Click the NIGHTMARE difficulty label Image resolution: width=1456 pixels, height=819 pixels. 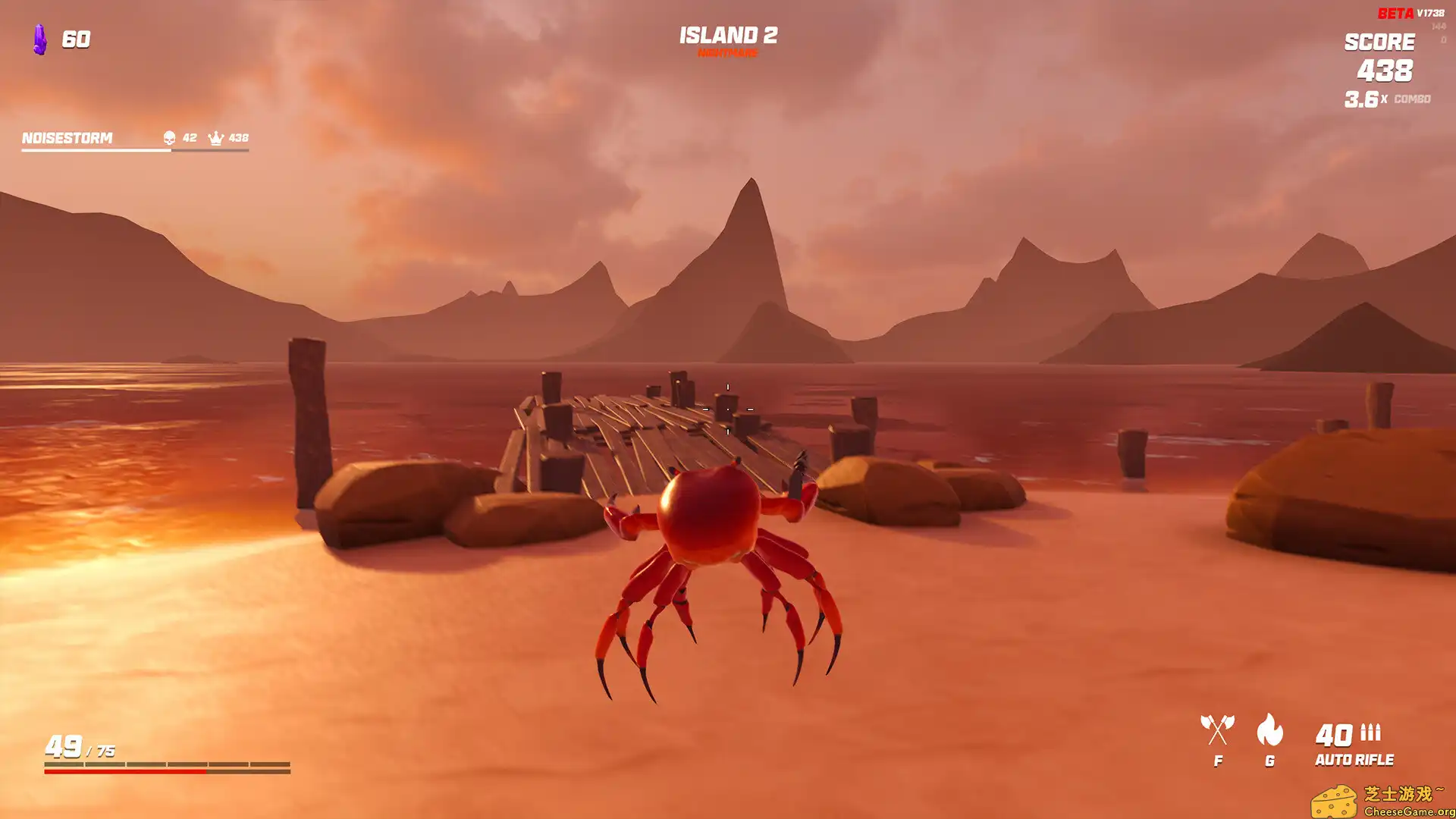pos(729,53)
